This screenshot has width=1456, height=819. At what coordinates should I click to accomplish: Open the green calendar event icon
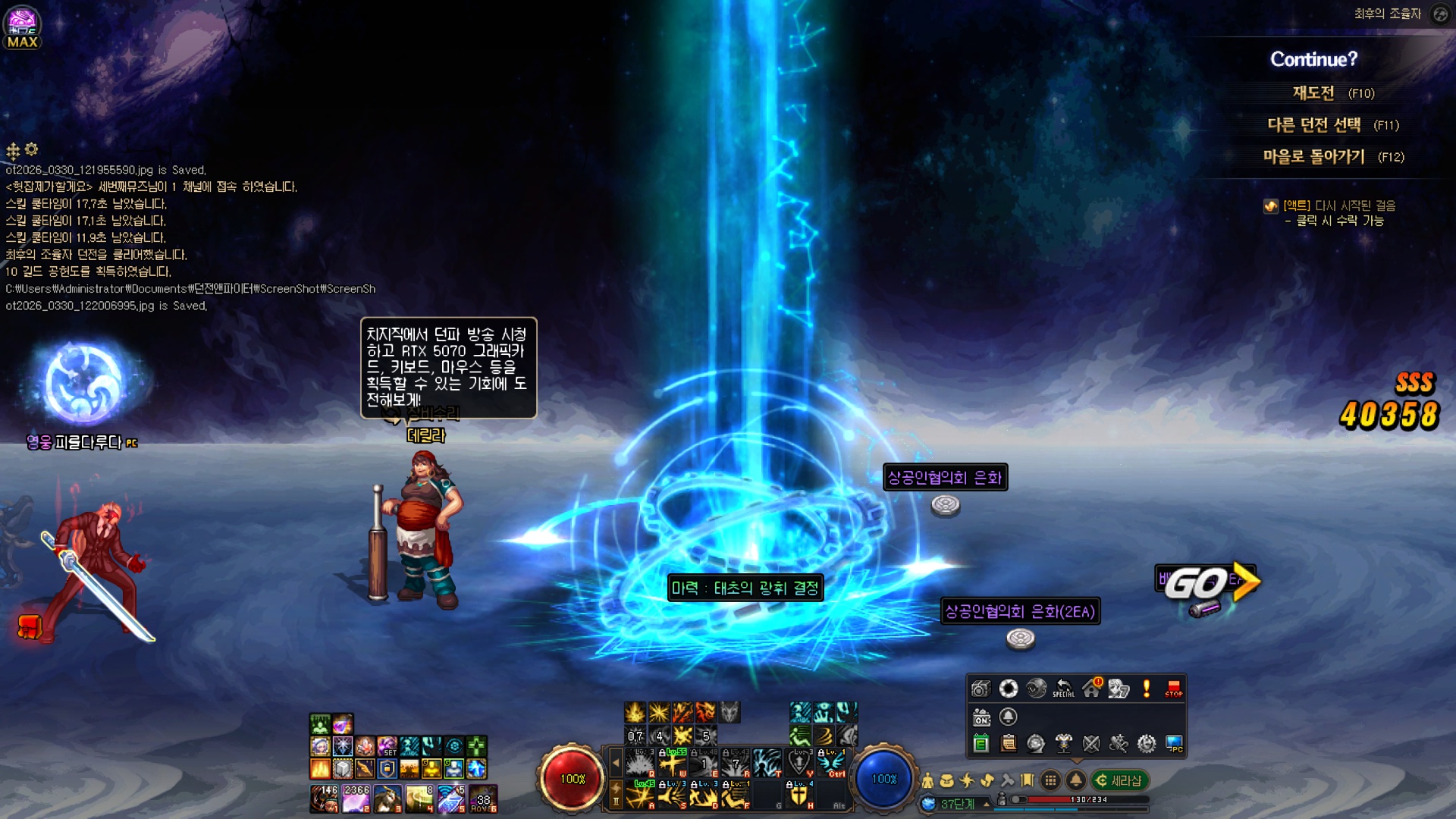click(x=981, y=744)
